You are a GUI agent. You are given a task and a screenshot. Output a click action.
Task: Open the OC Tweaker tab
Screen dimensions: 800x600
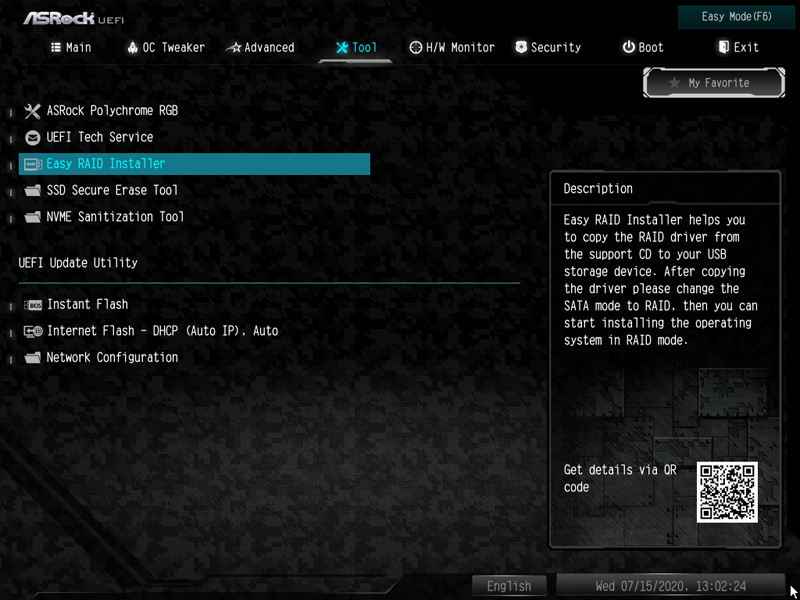166,47
